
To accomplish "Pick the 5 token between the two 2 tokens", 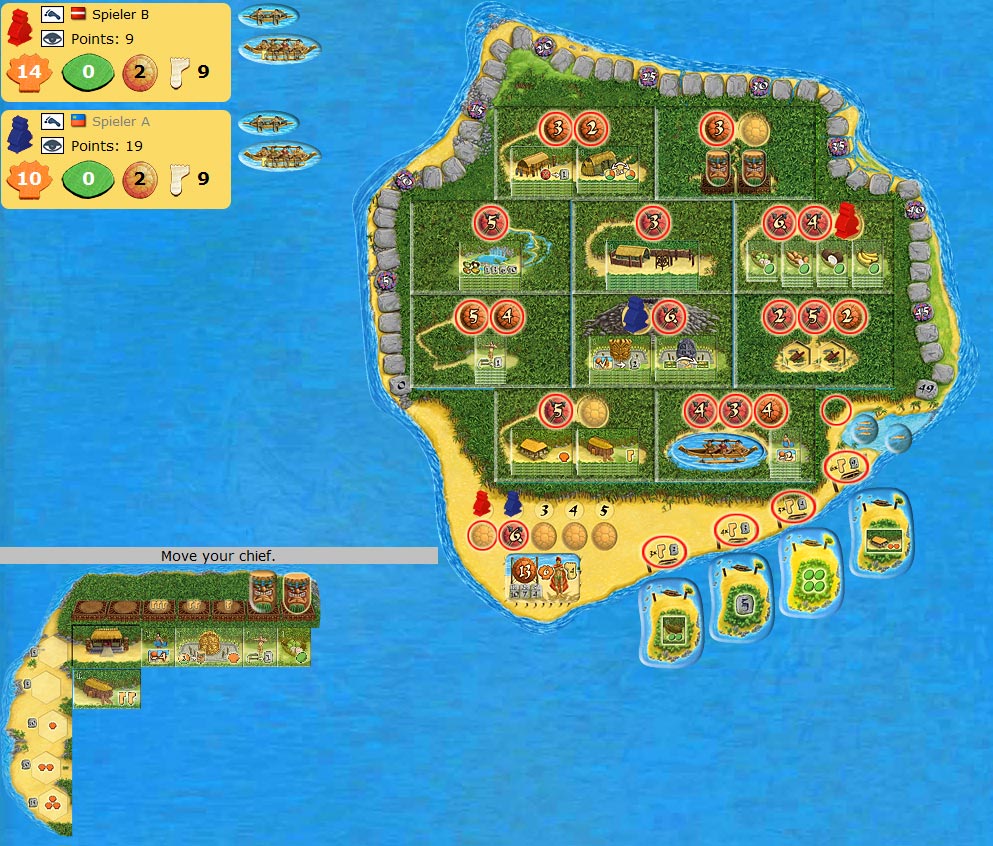I will (x=816, y=316).
